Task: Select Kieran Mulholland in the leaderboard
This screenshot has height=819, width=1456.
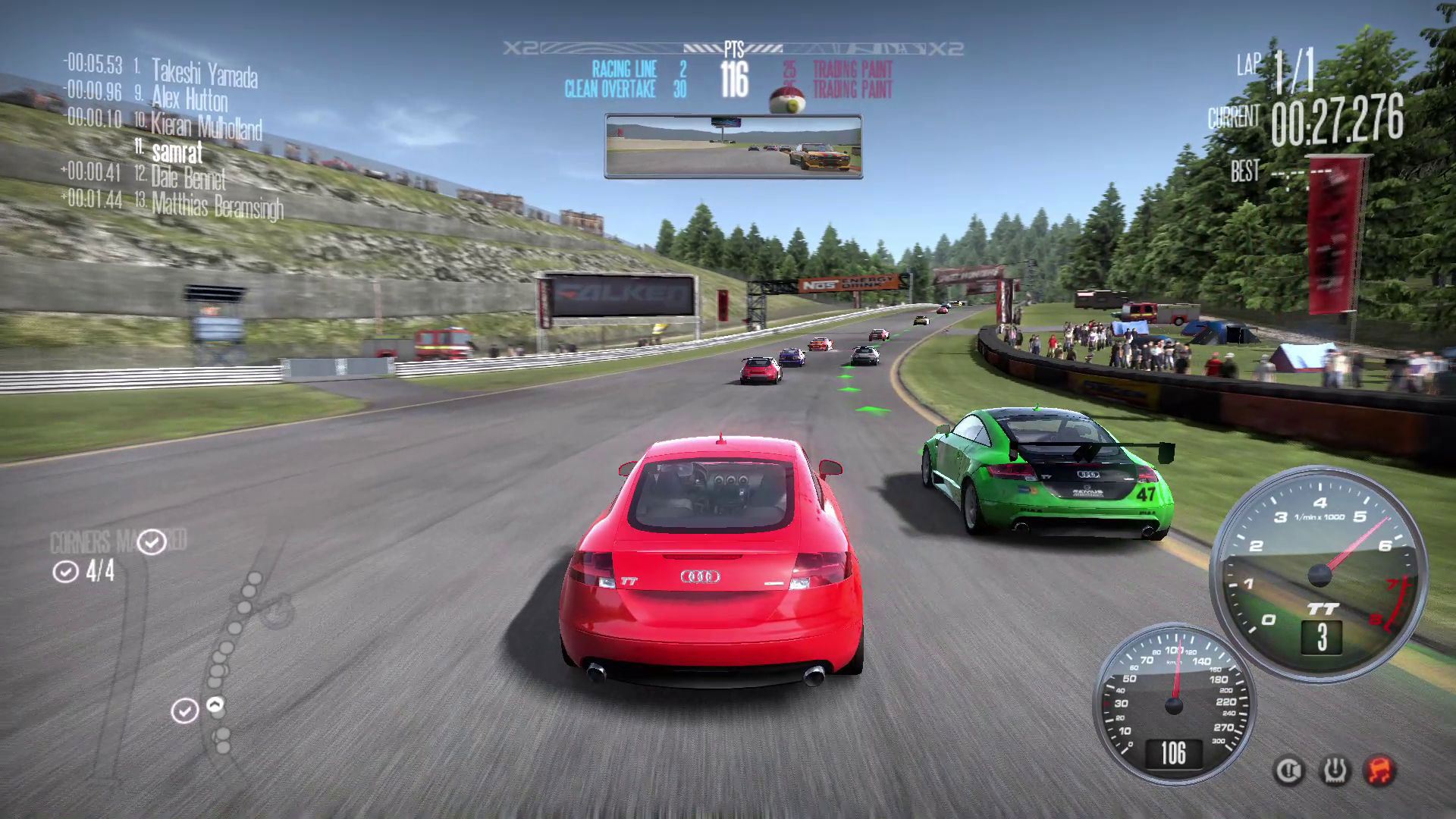Action: pos(206,126)
